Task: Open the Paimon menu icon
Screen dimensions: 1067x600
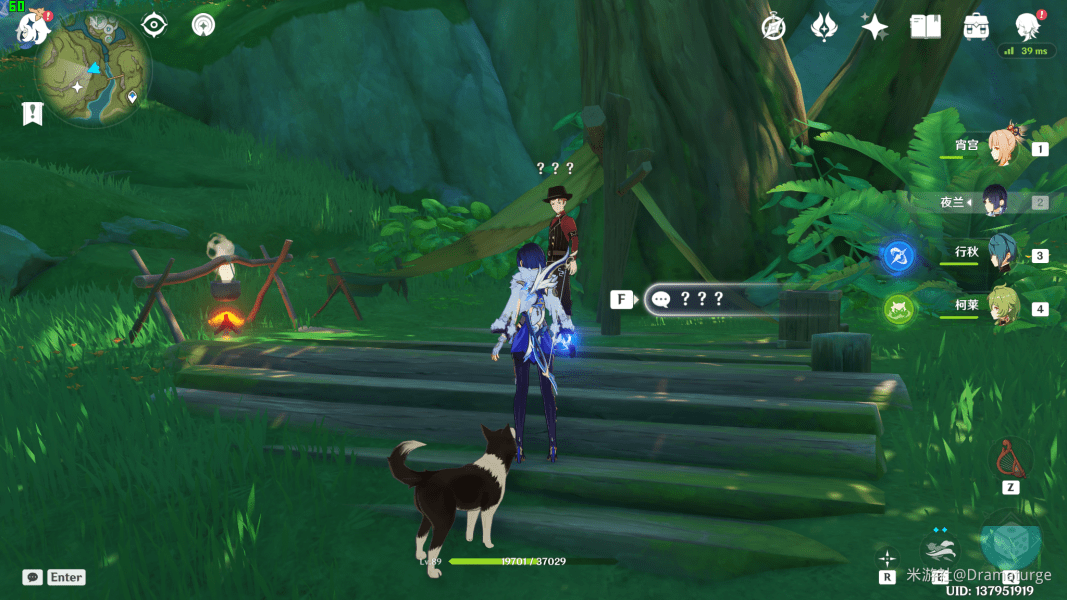Action: tap(32, 28)
